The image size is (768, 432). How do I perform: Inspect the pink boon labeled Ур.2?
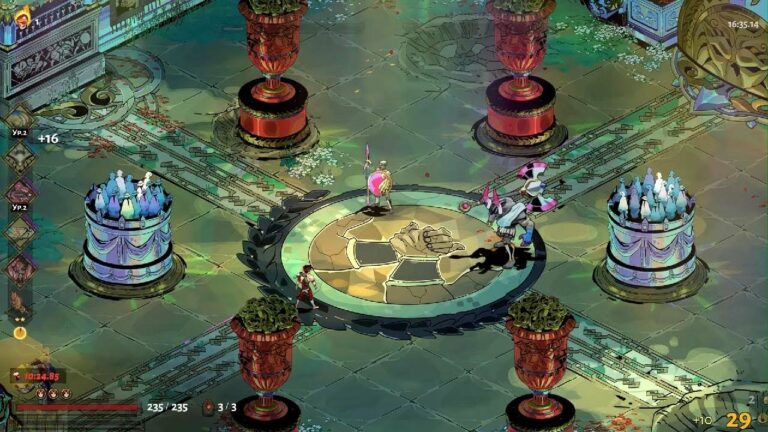click(20, 193)
